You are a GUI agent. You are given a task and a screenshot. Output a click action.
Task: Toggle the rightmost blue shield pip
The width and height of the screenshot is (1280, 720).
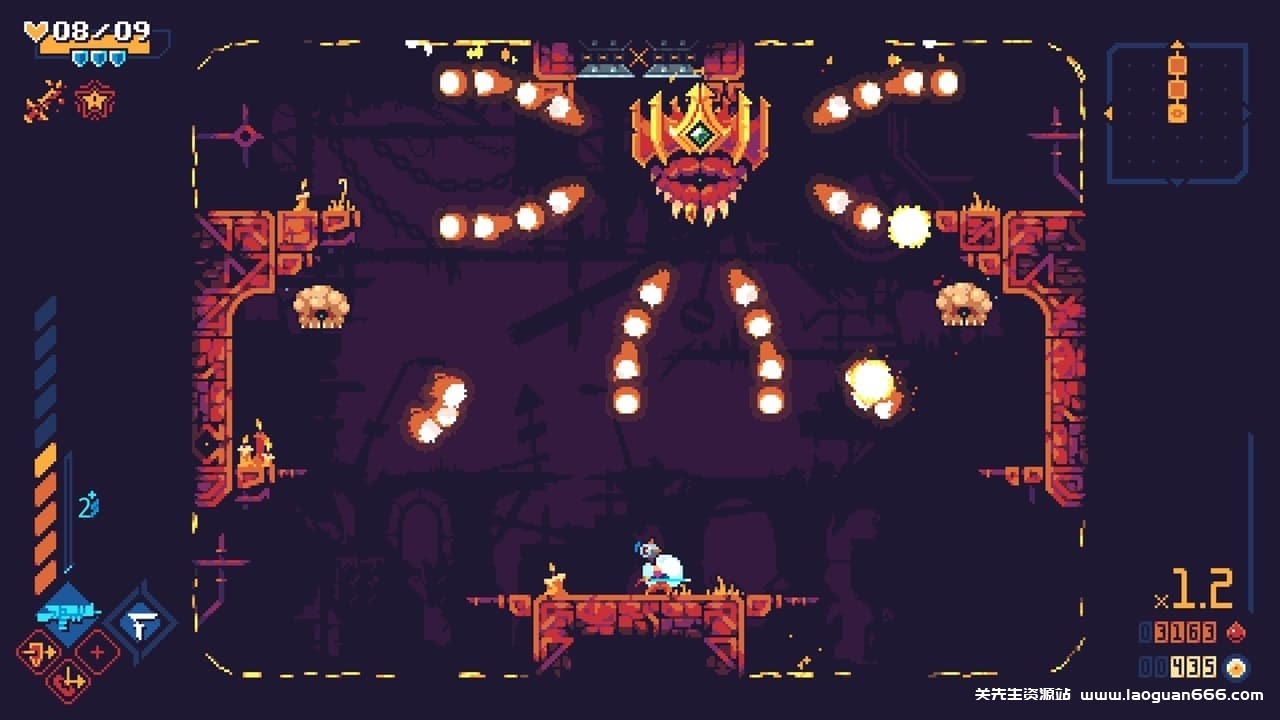pyautogui.click(x=117, y=58)
